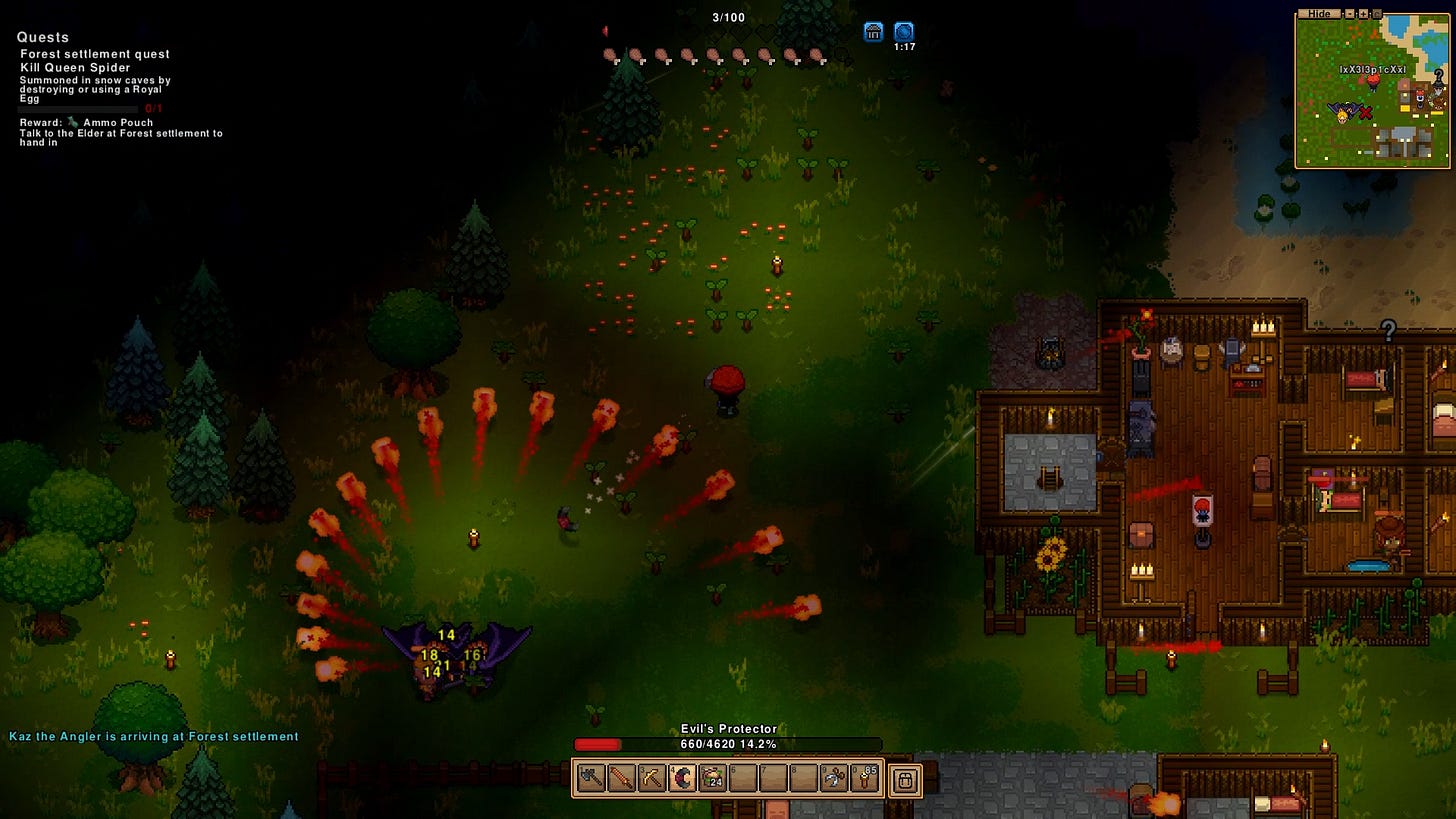Inspect the settlement buff icon at top
This screenshot has width=1456, height=819.
(x=874, y=31)
